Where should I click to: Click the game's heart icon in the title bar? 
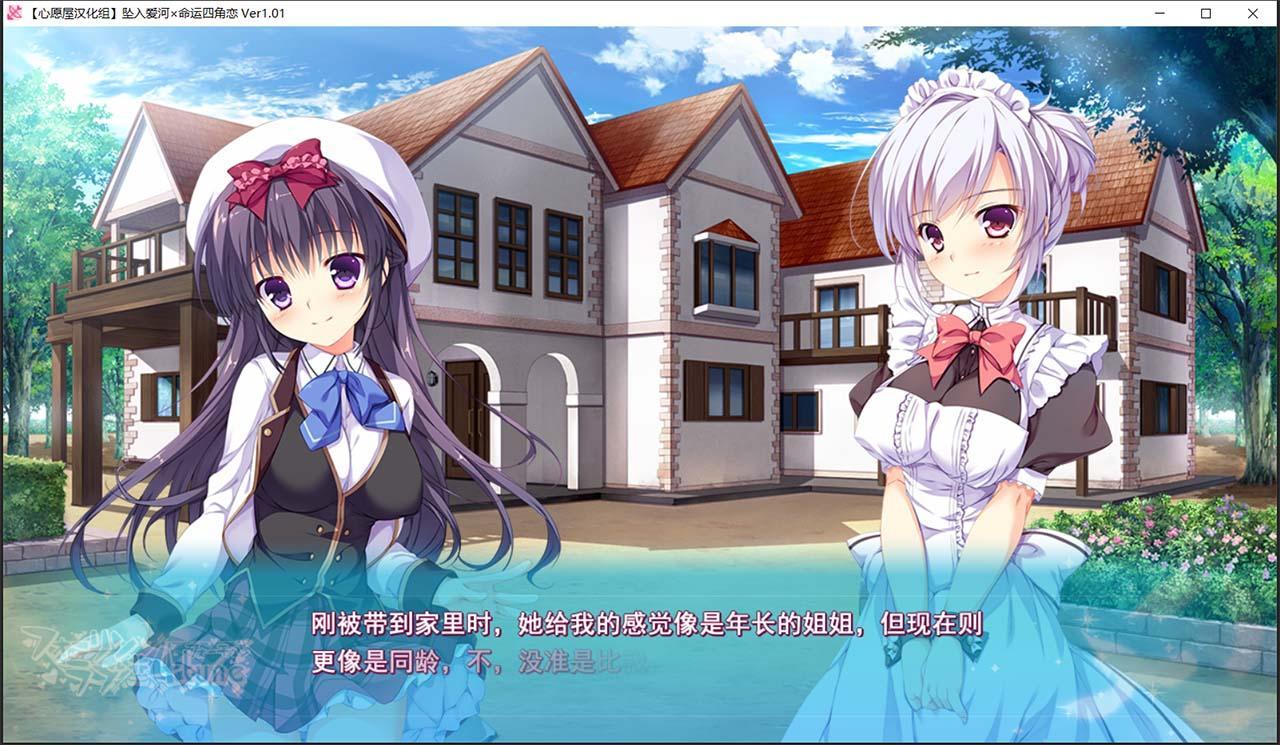click(14, 13)
